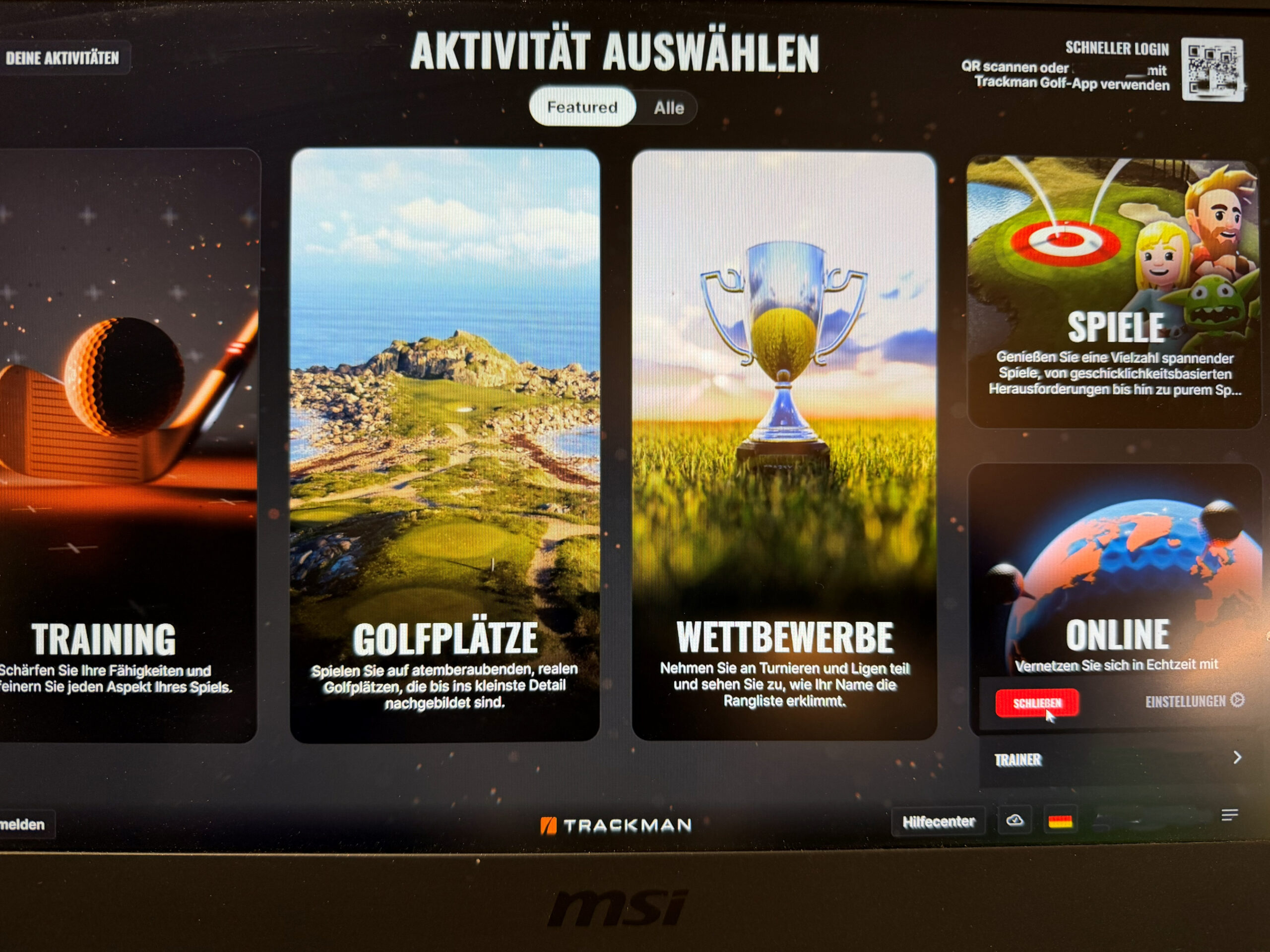Click the cloud sync icon

coord(1015,821)
